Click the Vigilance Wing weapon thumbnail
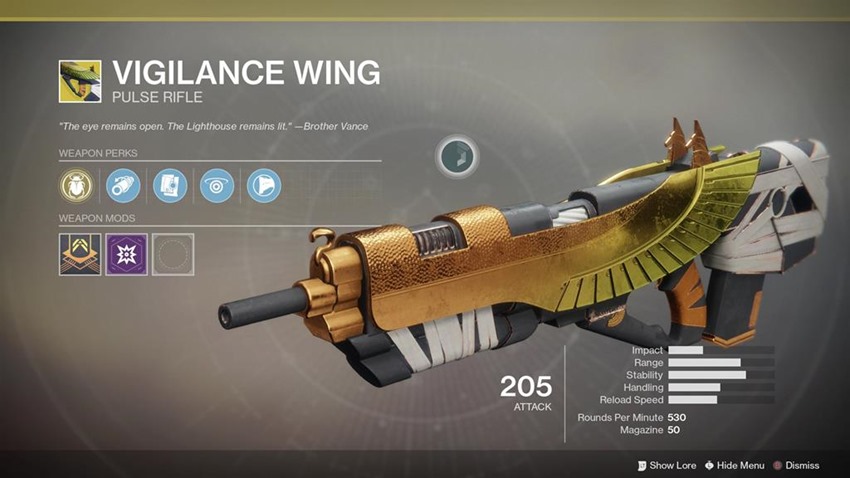Screen dimensions: 850x478 point(80,81)
